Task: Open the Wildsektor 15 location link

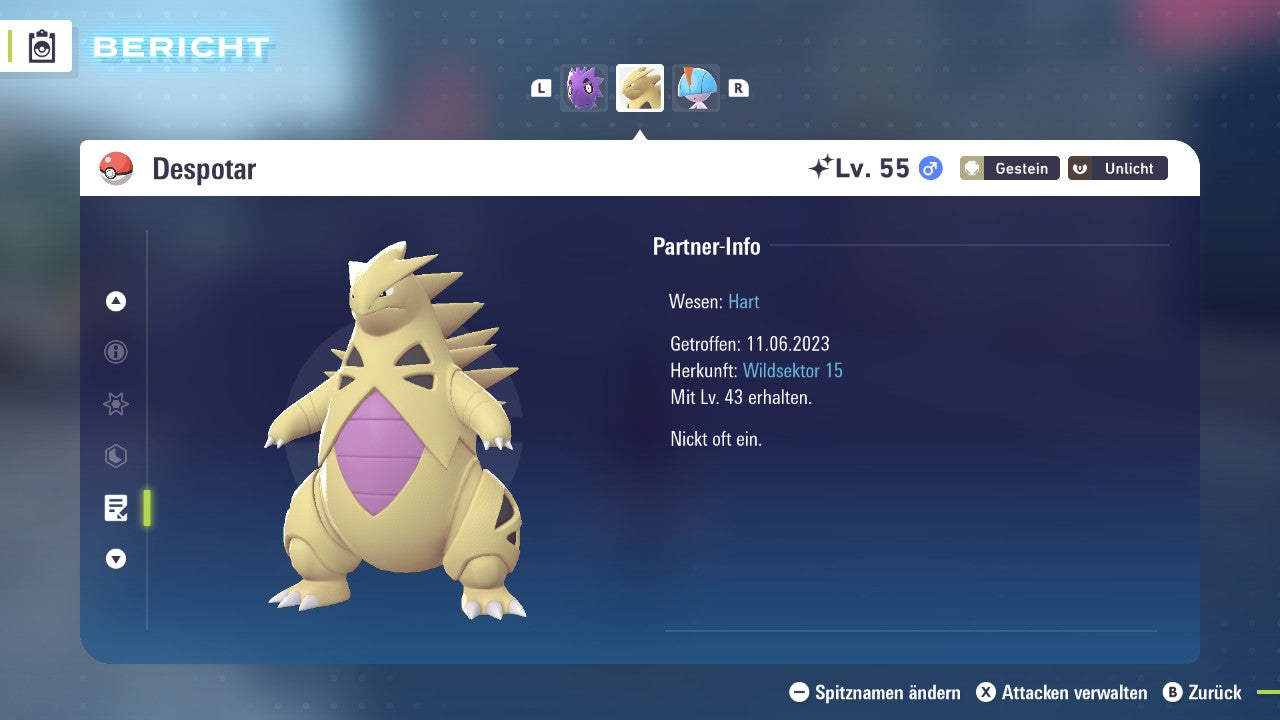Action: [x=794, y=370]
